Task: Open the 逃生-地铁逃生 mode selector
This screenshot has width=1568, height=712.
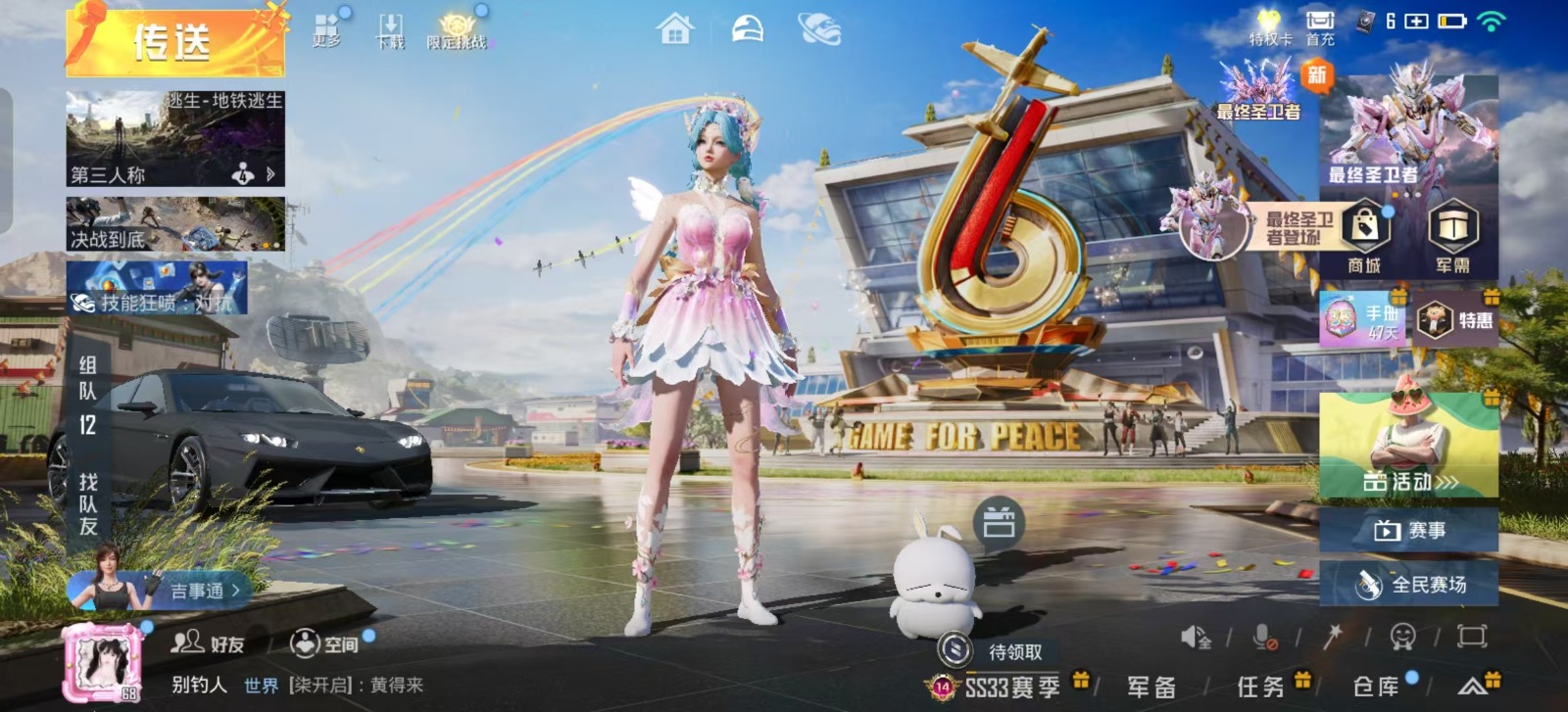Action: (x=175, y=138)
